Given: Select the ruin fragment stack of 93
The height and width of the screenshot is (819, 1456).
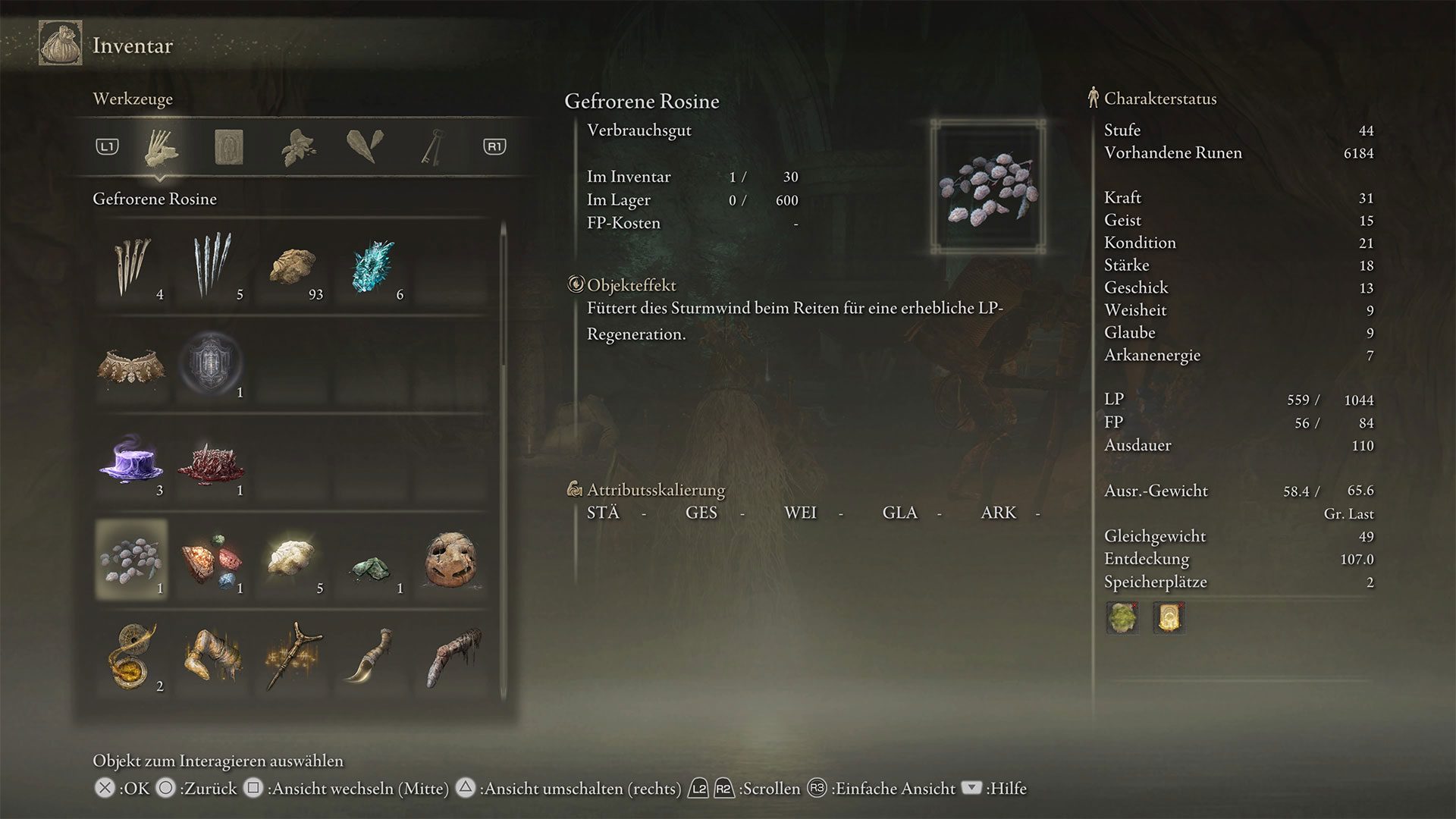Looking at the screenshot, I should point(293,267).
